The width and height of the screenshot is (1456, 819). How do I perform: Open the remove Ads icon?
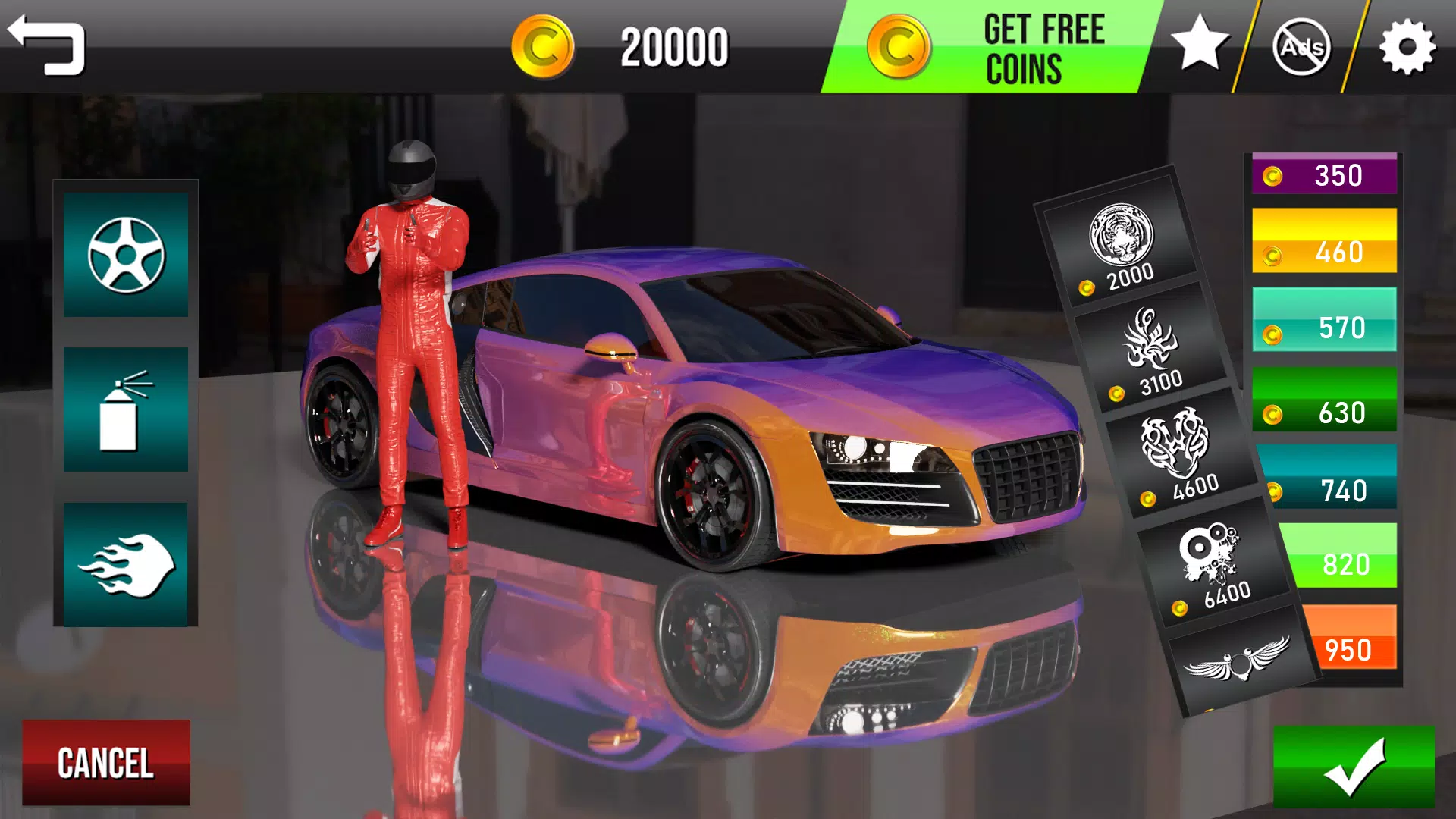click(1303, 47)
